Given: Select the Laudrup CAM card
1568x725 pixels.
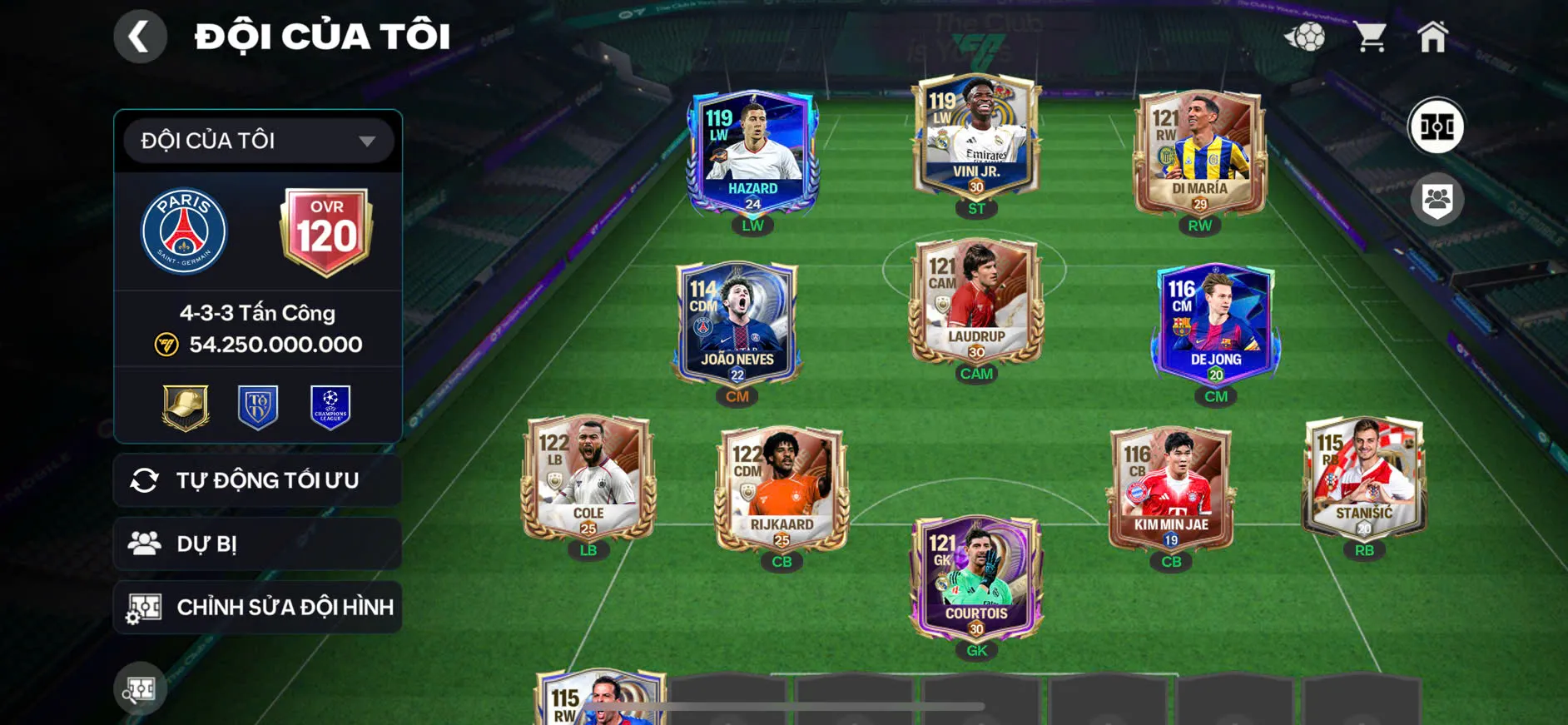Looking at the screenshot, I should [x=976, y=302].
